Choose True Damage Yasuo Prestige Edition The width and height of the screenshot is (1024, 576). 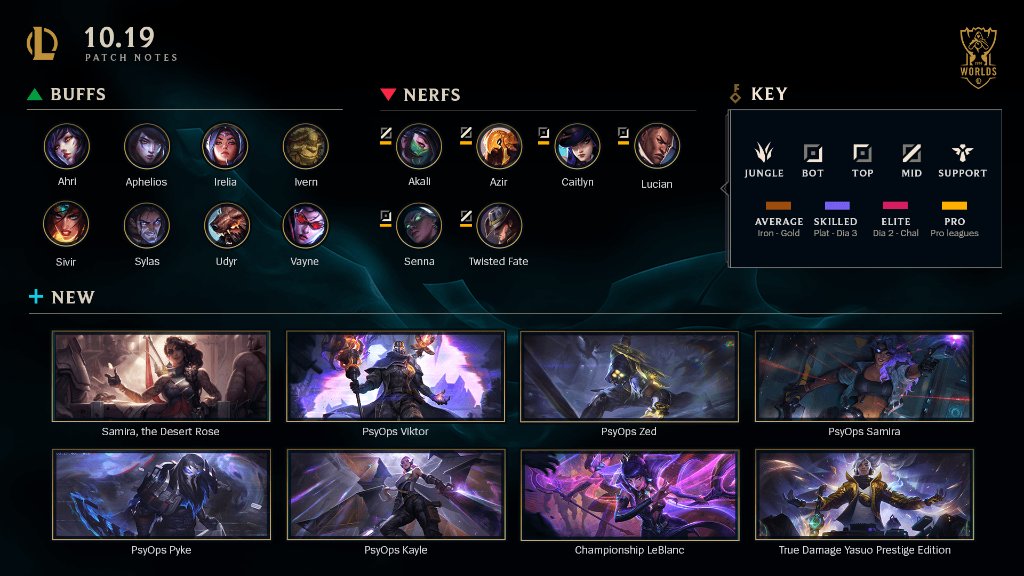tap(864, 495)
